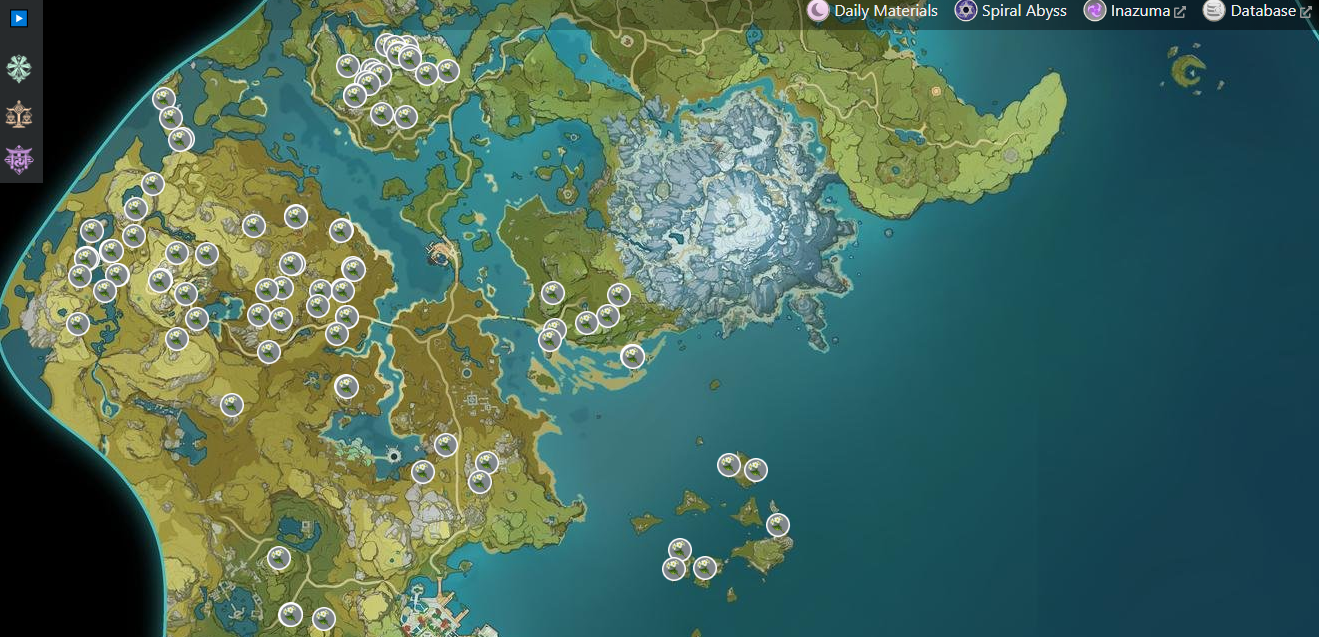The height and width of the screenshot is (637, 1319).
Task: Select the green Mondstadt emblem icon
Action: (x=19, y=68)
